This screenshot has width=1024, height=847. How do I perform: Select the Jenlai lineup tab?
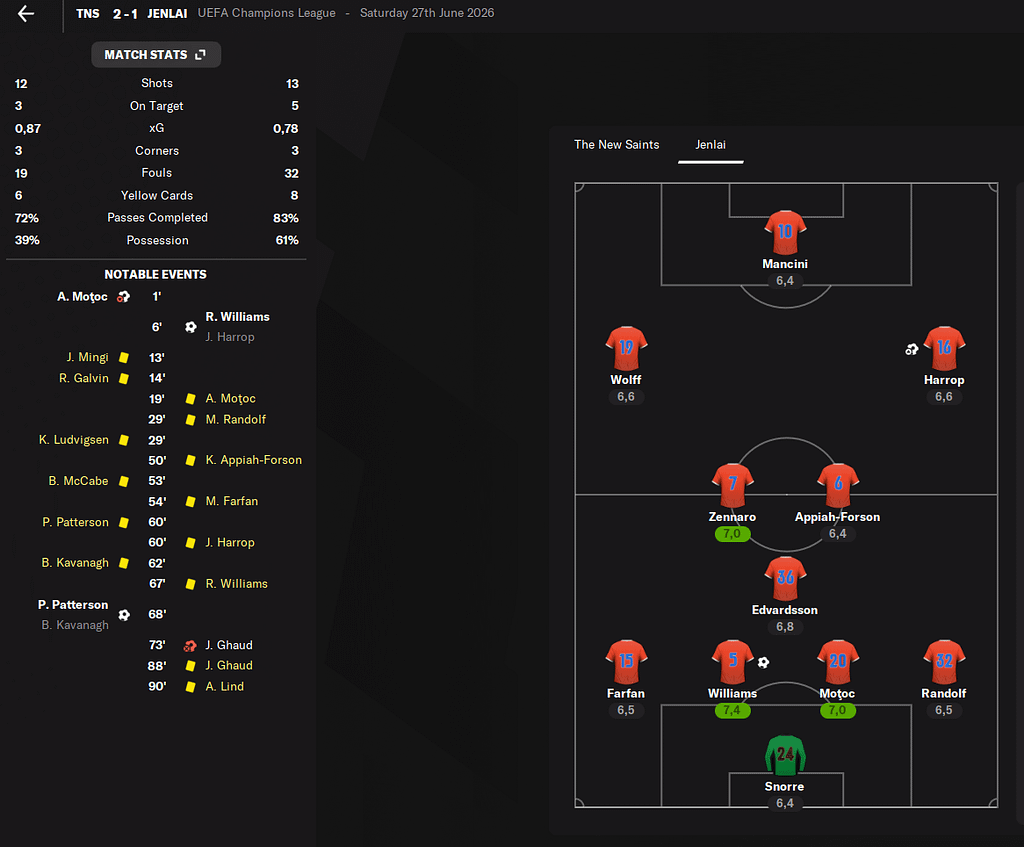click(710, 145)
